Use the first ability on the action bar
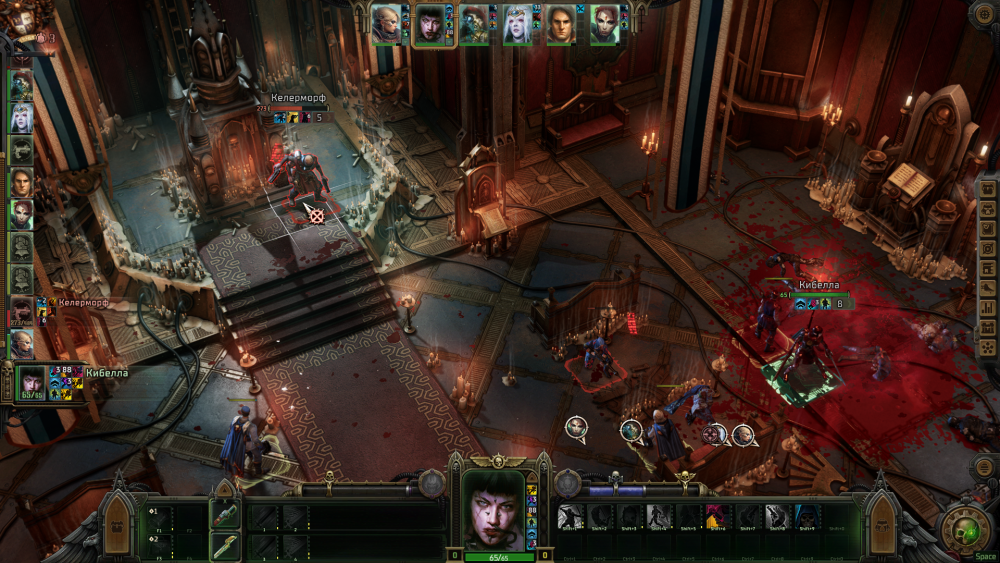 tap(570, 516)
